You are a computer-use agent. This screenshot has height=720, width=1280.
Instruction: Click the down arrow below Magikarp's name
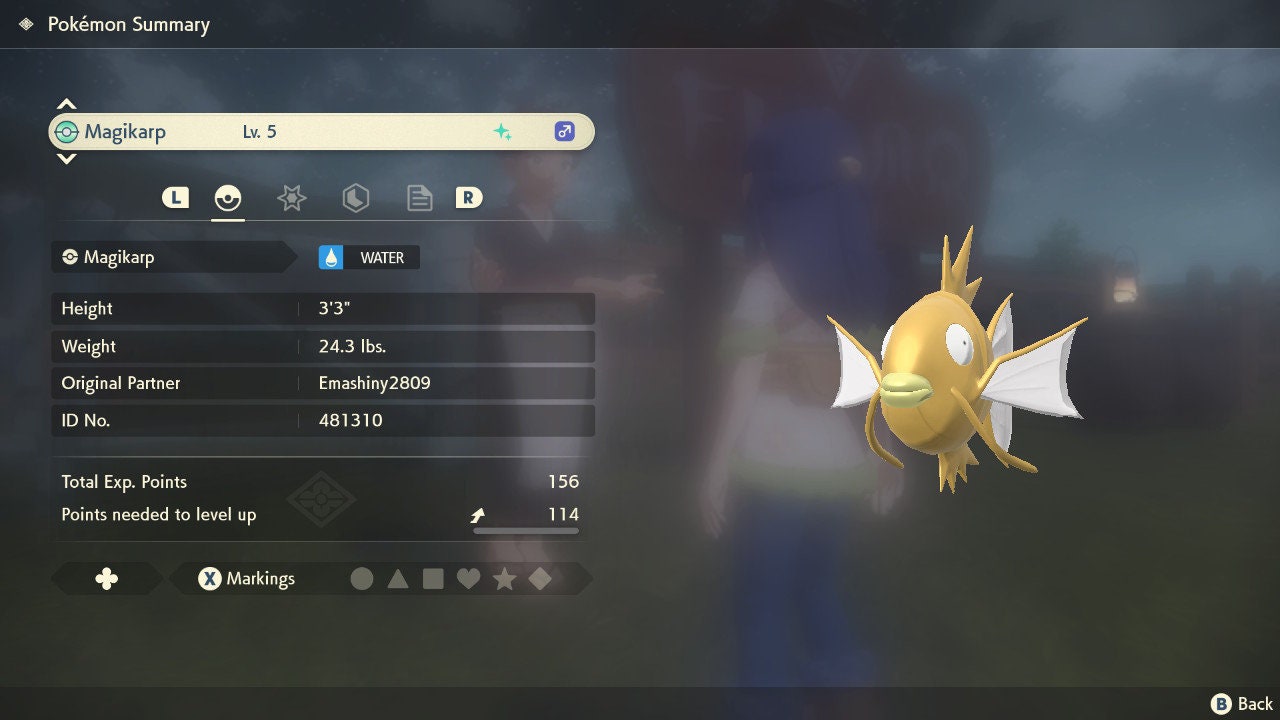pyautogui.click(x=66, y=158)
